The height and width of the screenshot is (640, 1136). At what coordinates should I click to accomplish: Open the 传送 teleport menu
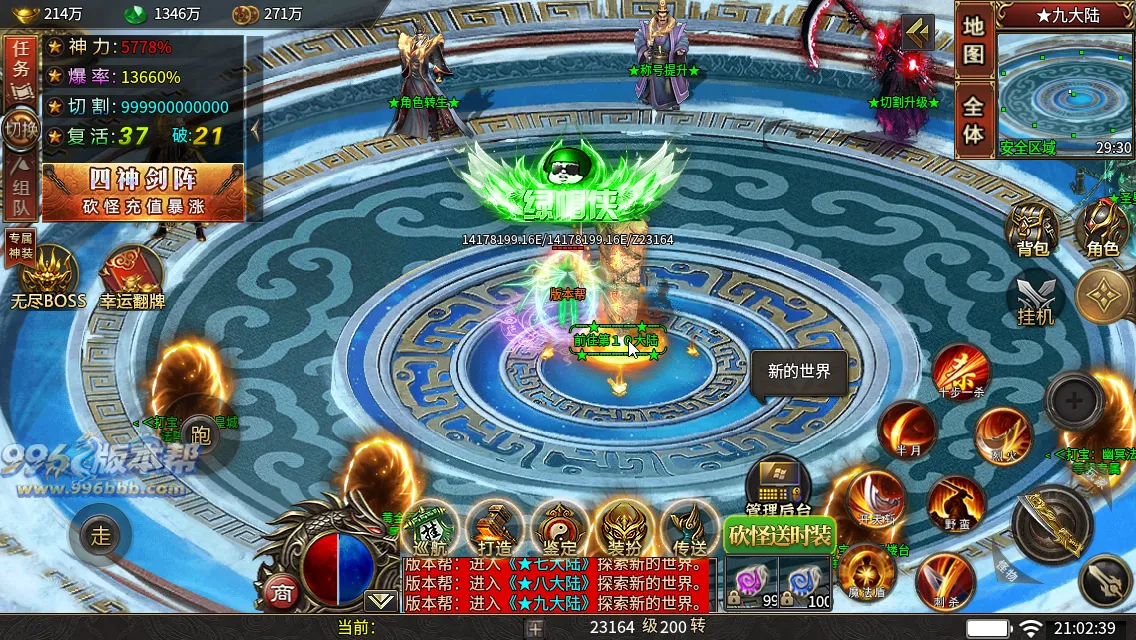click(x=690, y=528)
